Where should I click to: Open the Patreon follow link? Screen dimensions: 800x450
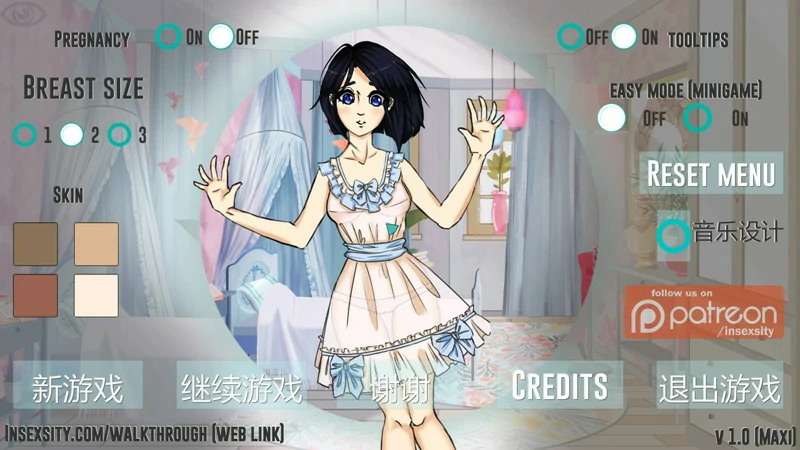tap(704, 314)
